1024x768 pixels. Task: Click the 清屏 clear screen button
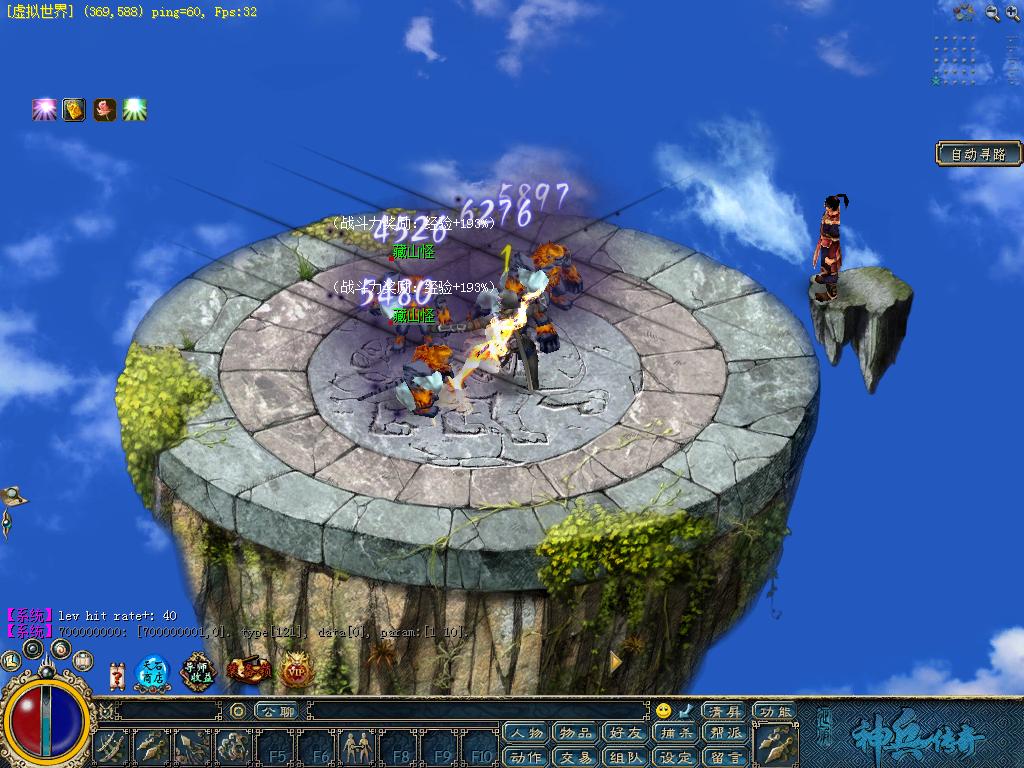[x=723, y=711]
